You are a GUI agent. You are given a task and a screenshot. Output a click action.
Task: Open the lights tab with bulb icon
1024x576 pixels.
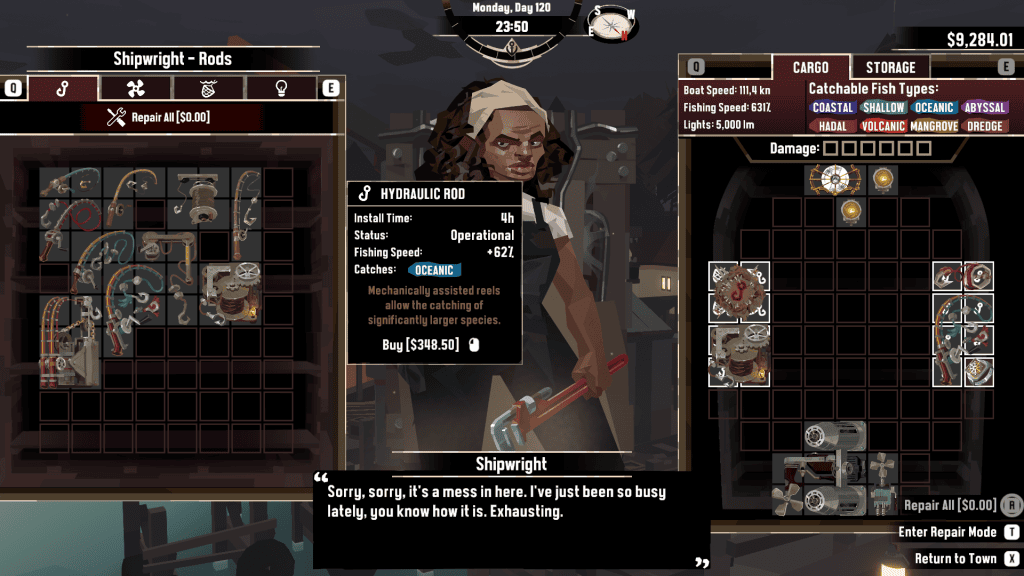[x=281, y=88]
